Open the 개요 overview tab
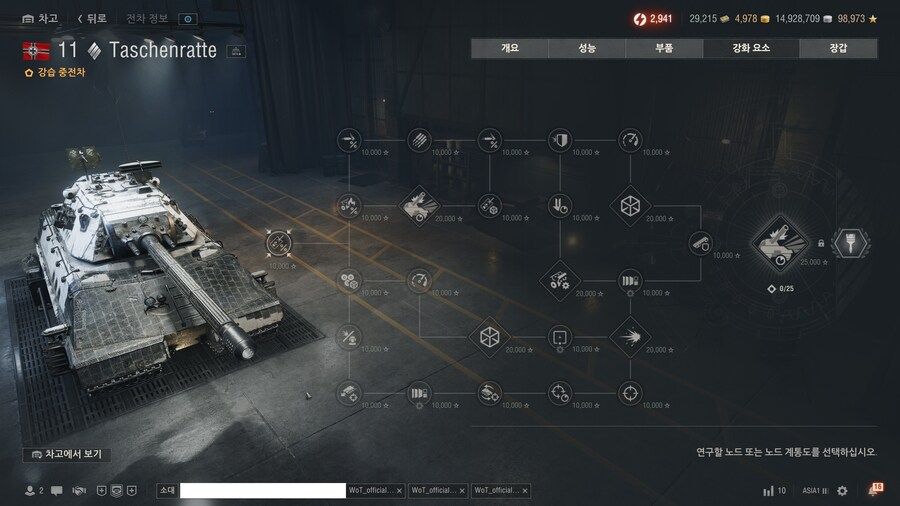 pos(510,48)
